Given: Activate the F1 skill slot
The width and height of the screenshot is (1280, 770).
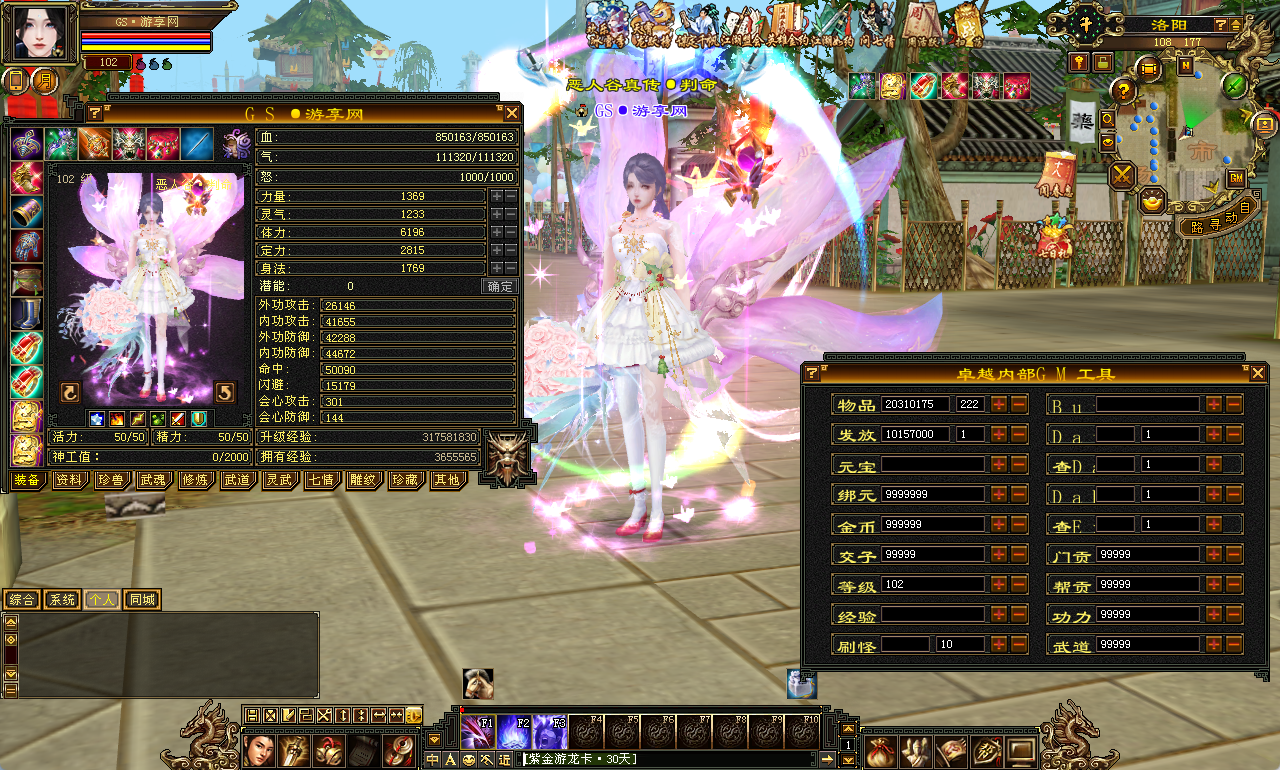Looking at the screenshot, I should click(x=478, y=733).
